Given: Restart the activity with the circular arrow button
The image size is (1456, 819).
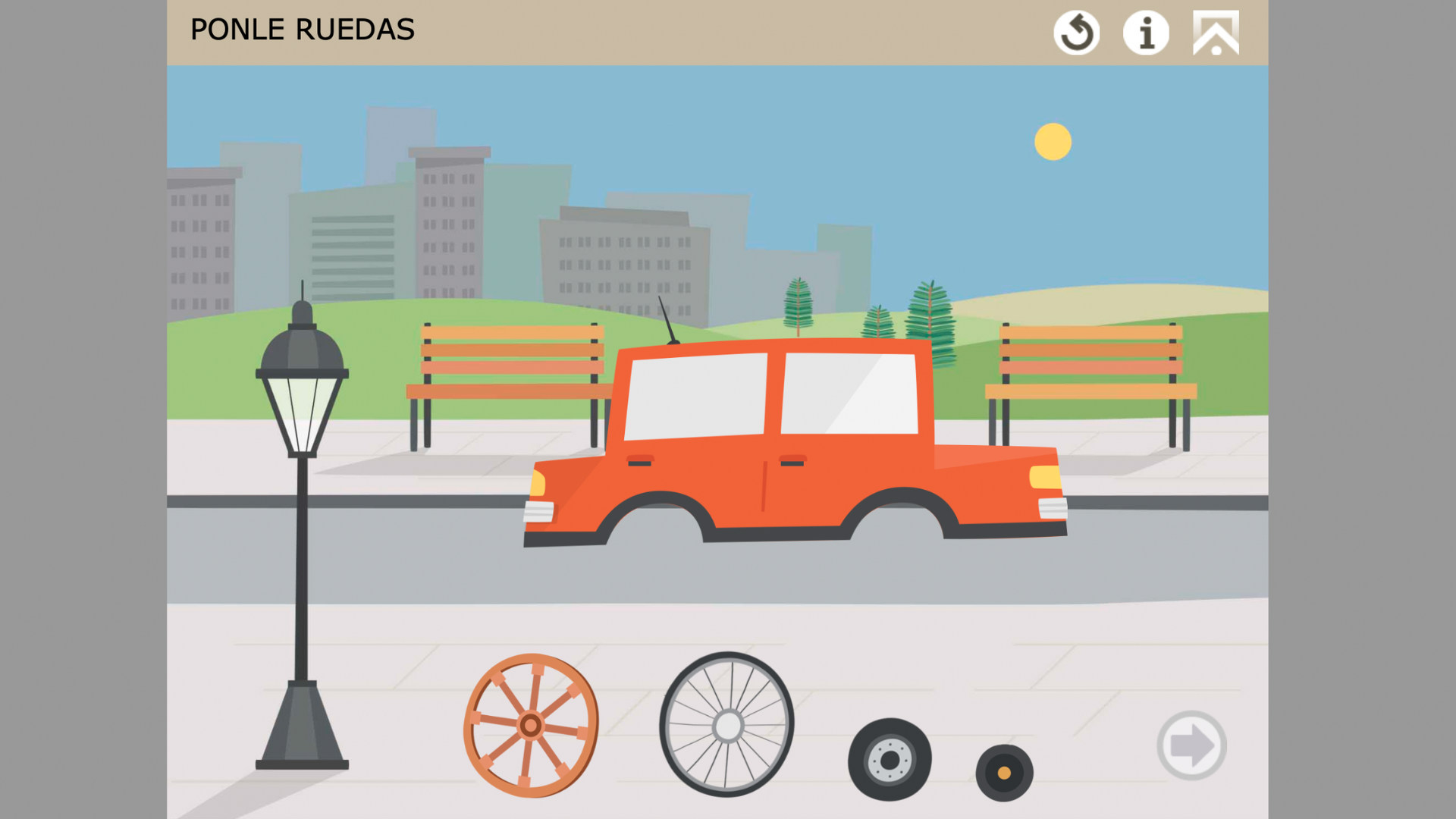Looking at the screenshot, I should 1076,33.
